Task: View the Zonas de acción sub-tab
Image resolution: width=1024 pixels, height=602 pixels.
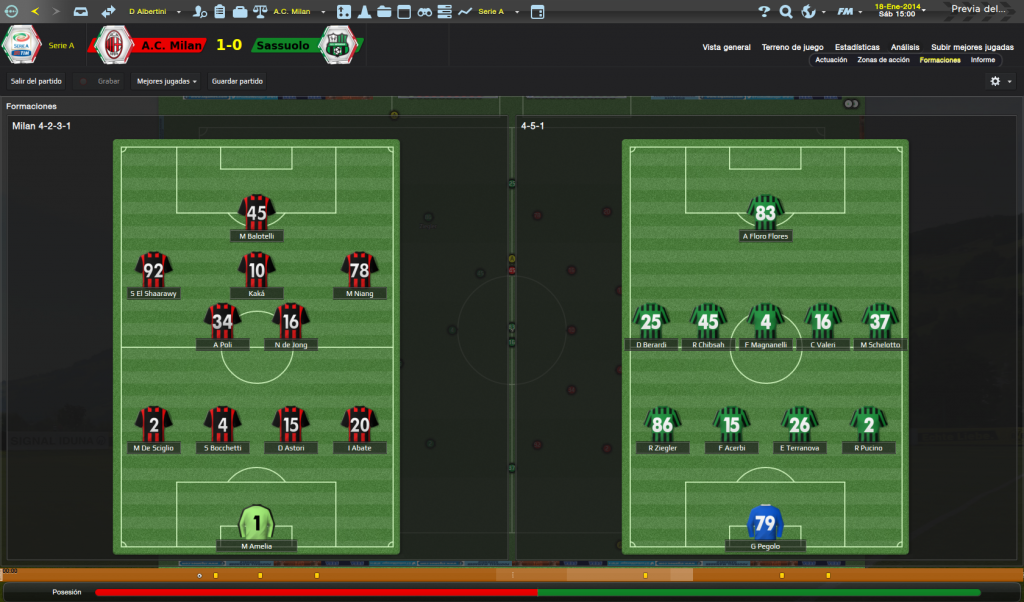Action: coord(883,60)
